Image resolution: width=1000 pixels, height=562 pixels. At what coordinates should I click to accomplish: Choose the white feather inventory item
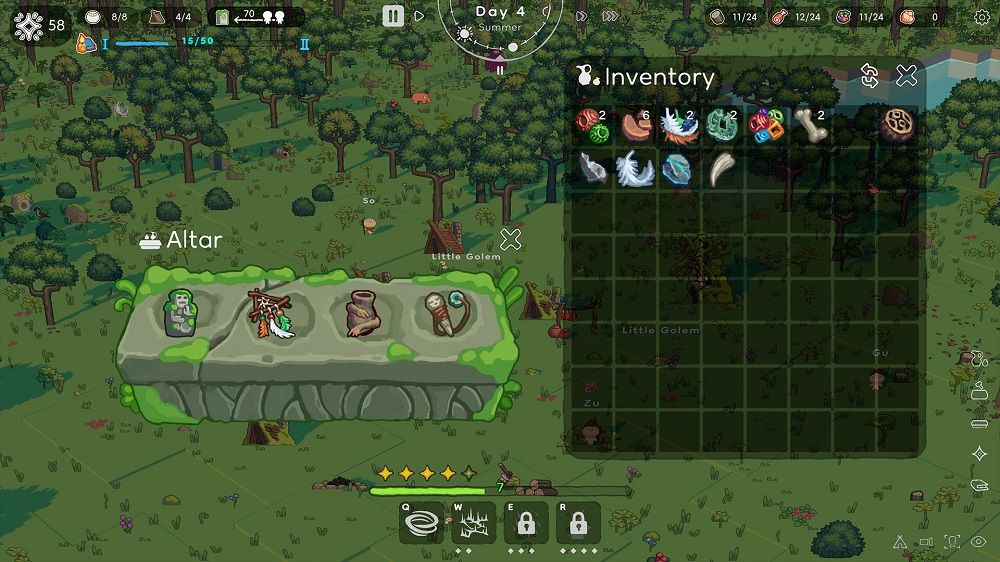point(635,169)
